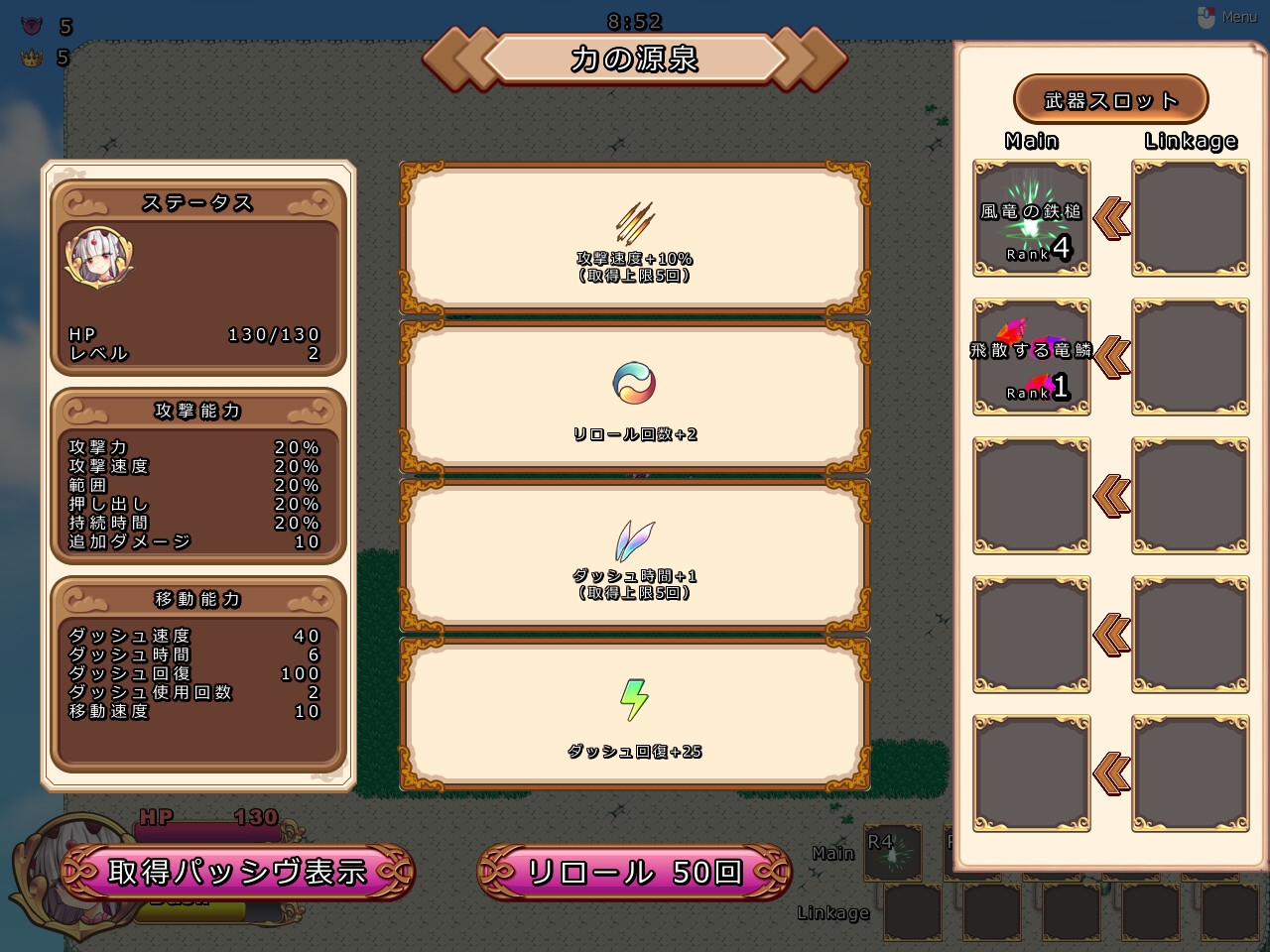Image resolution: width=1270 pixels, height=952 pixels.
Task: Open the Menu in the corner
Action: click(x=1228, y=17)
